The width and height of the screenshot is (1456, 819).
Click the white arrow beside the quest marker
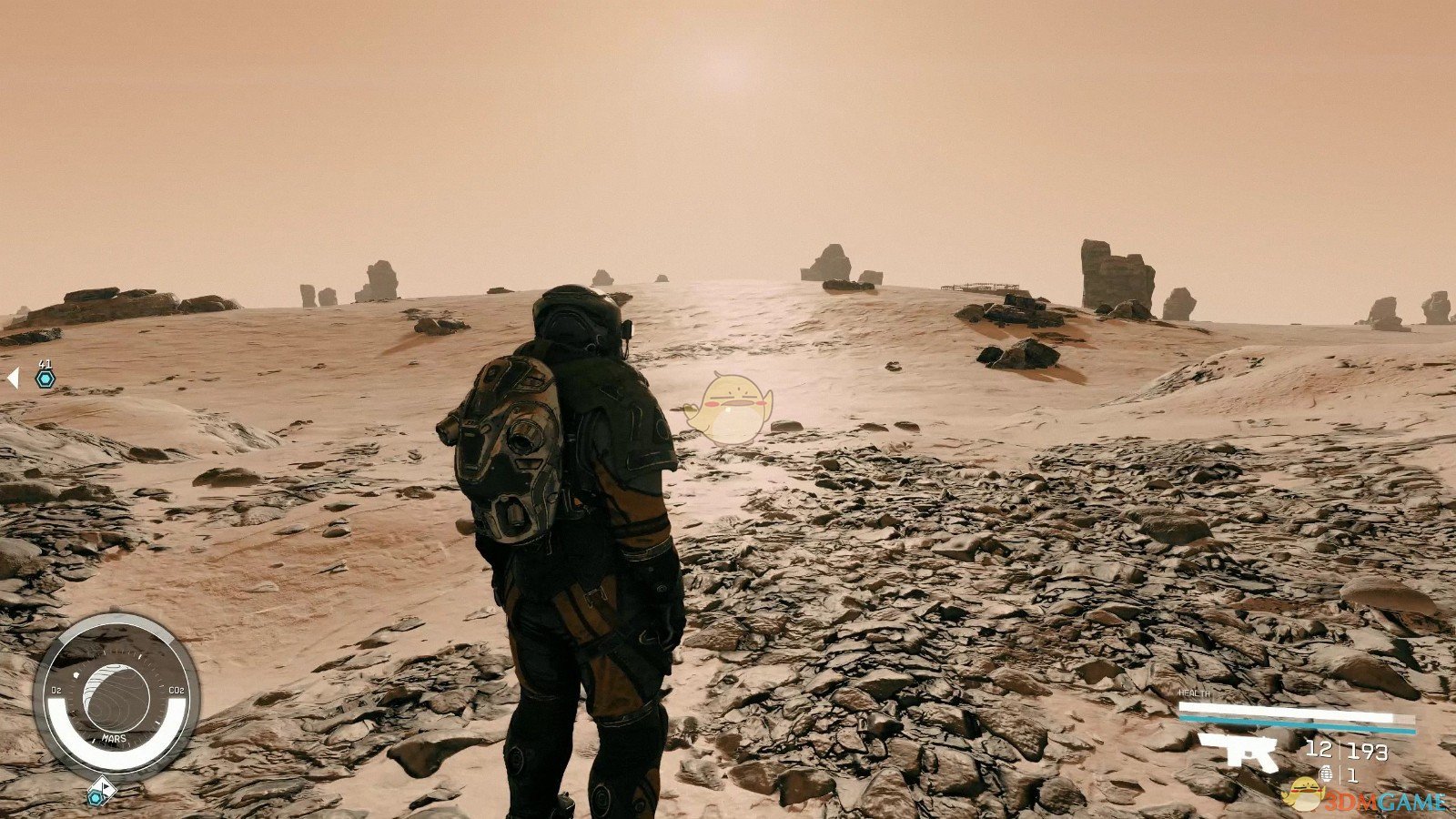click(13, 378)
